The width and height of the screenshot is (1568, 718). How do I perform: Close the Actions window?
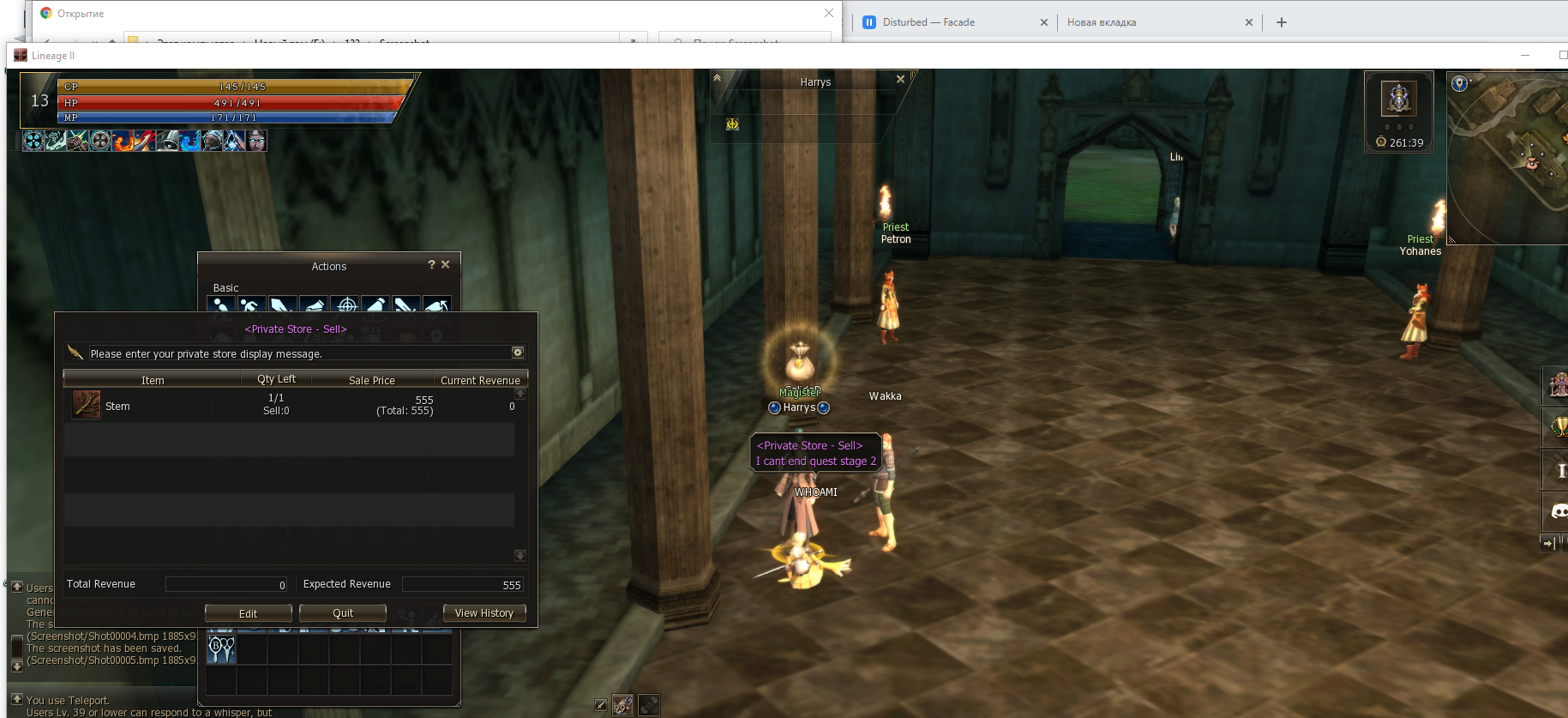click(446, 265)
